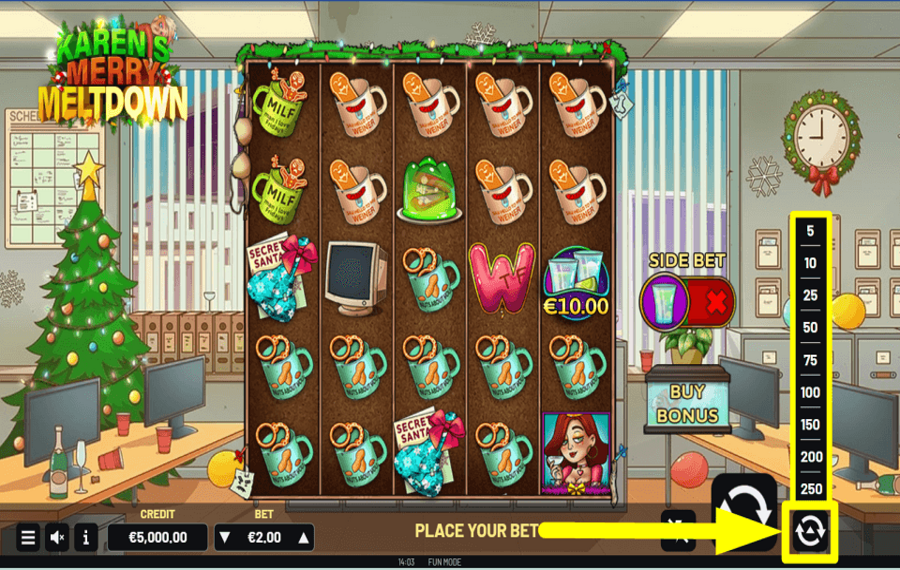Image resolution: width=900 pixels, height=570 pixels.
Task: Open the hamburger menu
Action: coord(28,537)
